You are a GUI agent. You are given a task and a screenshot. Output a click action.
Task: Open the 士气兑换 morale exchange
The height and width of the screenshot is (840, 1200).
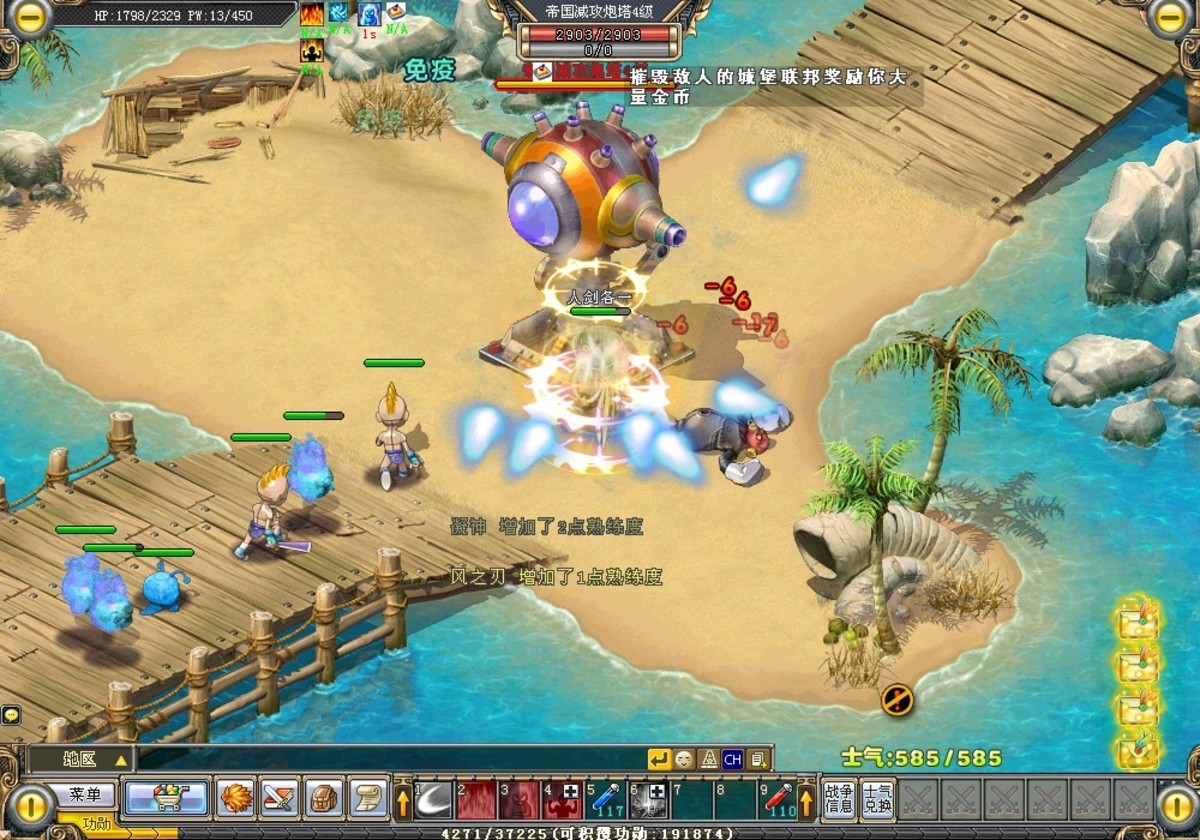tap(877, 799)
